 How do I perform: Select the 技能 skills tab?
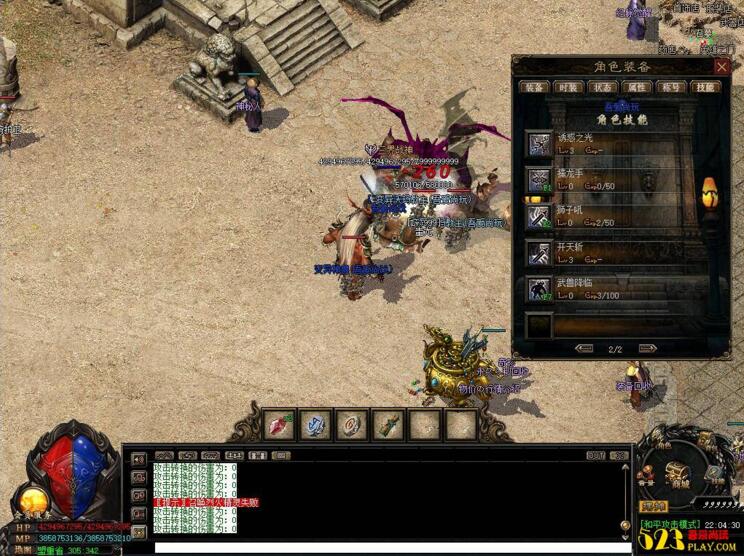coord(707,88)
